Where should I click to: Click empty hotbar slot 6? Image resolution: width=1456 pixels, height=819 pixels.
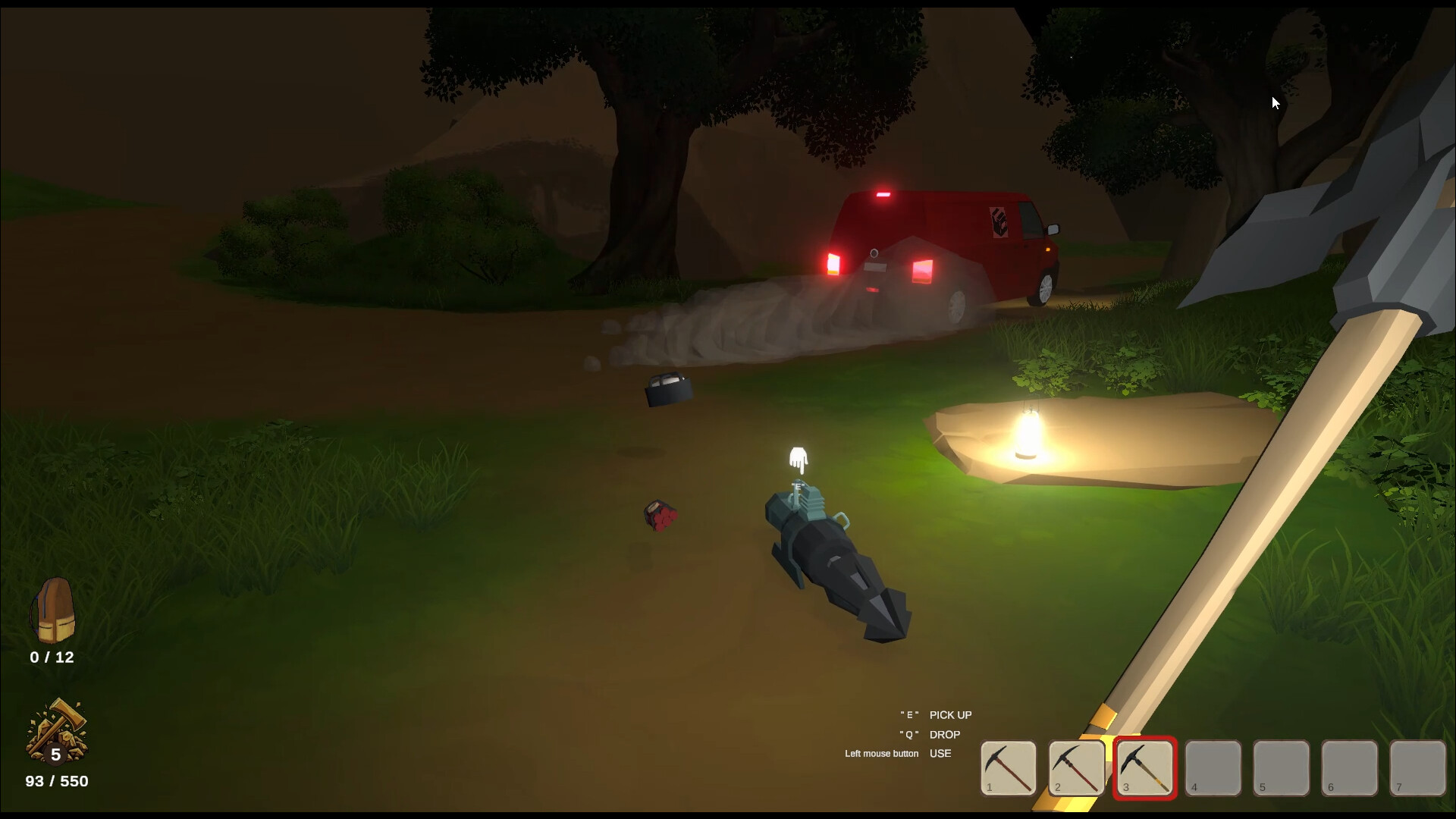coord(1349,768)
